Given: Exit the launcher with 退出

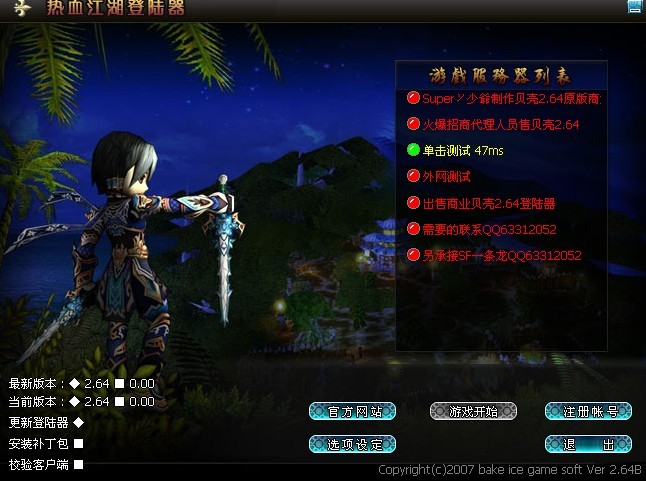Looking at the screenshot, I should point(588,443).
